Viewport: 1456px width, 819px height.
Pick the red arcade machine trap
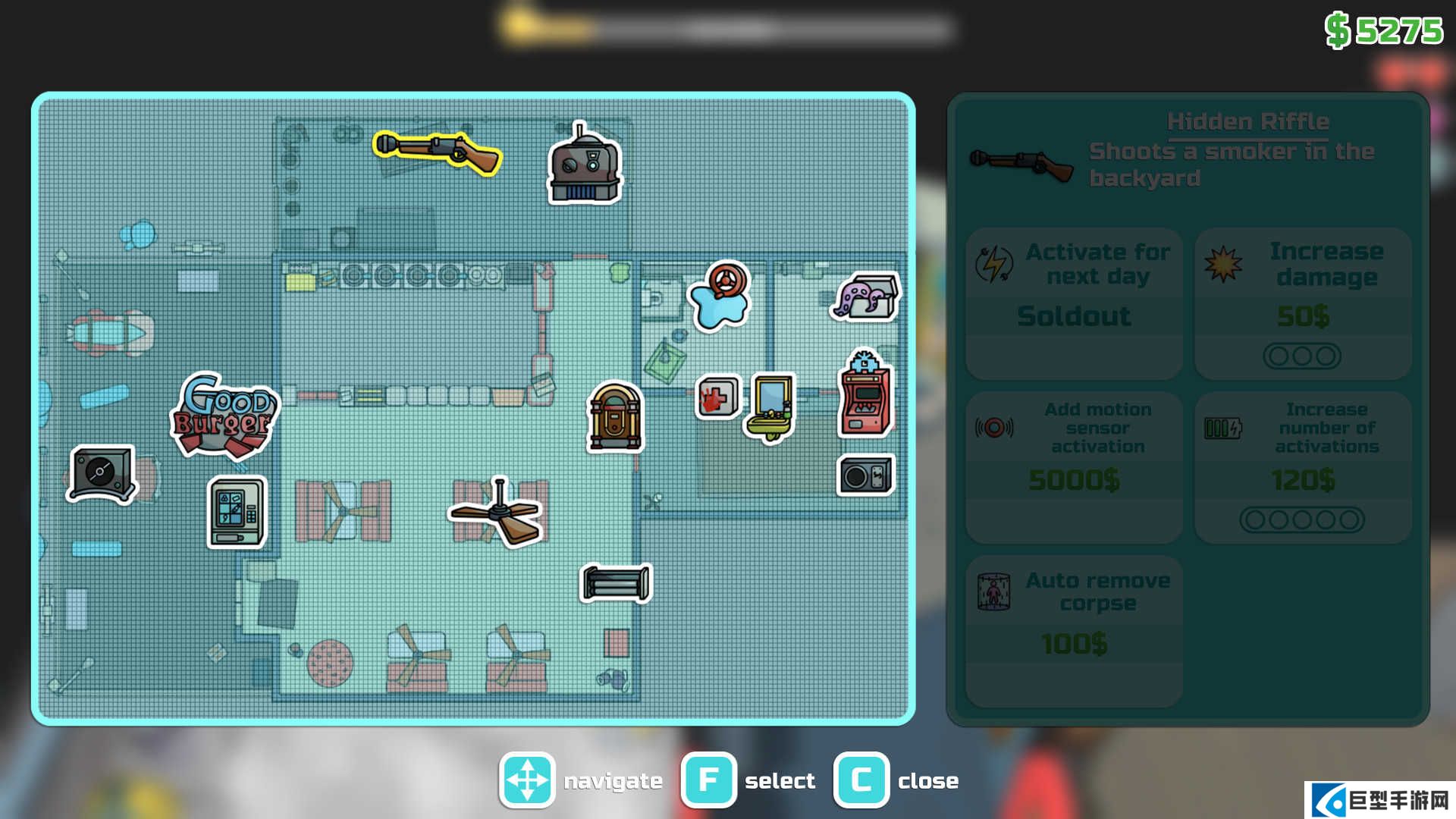coord(865,394)
